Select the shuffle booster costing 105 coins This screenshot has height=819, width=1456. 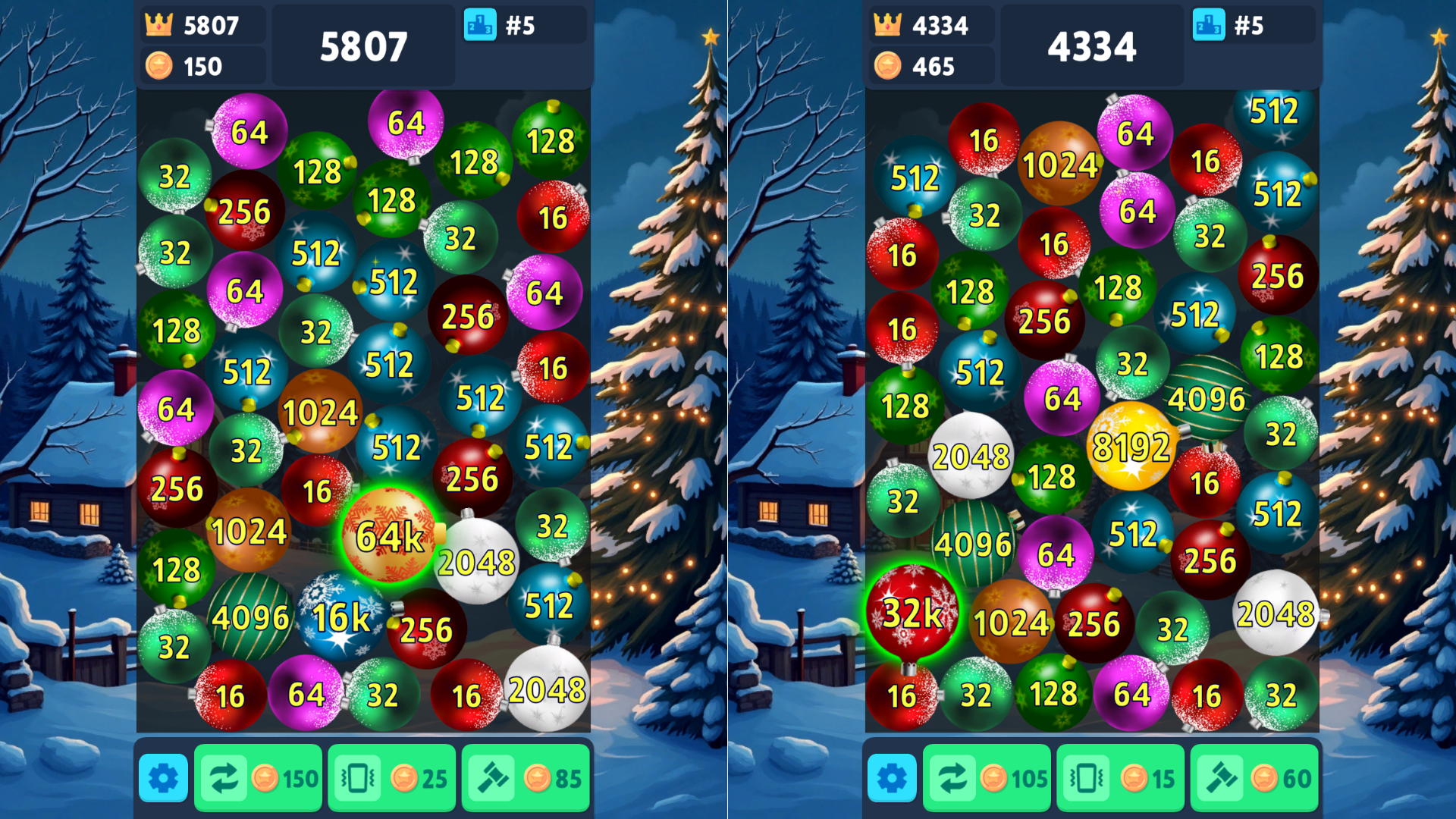coord(987,777)
